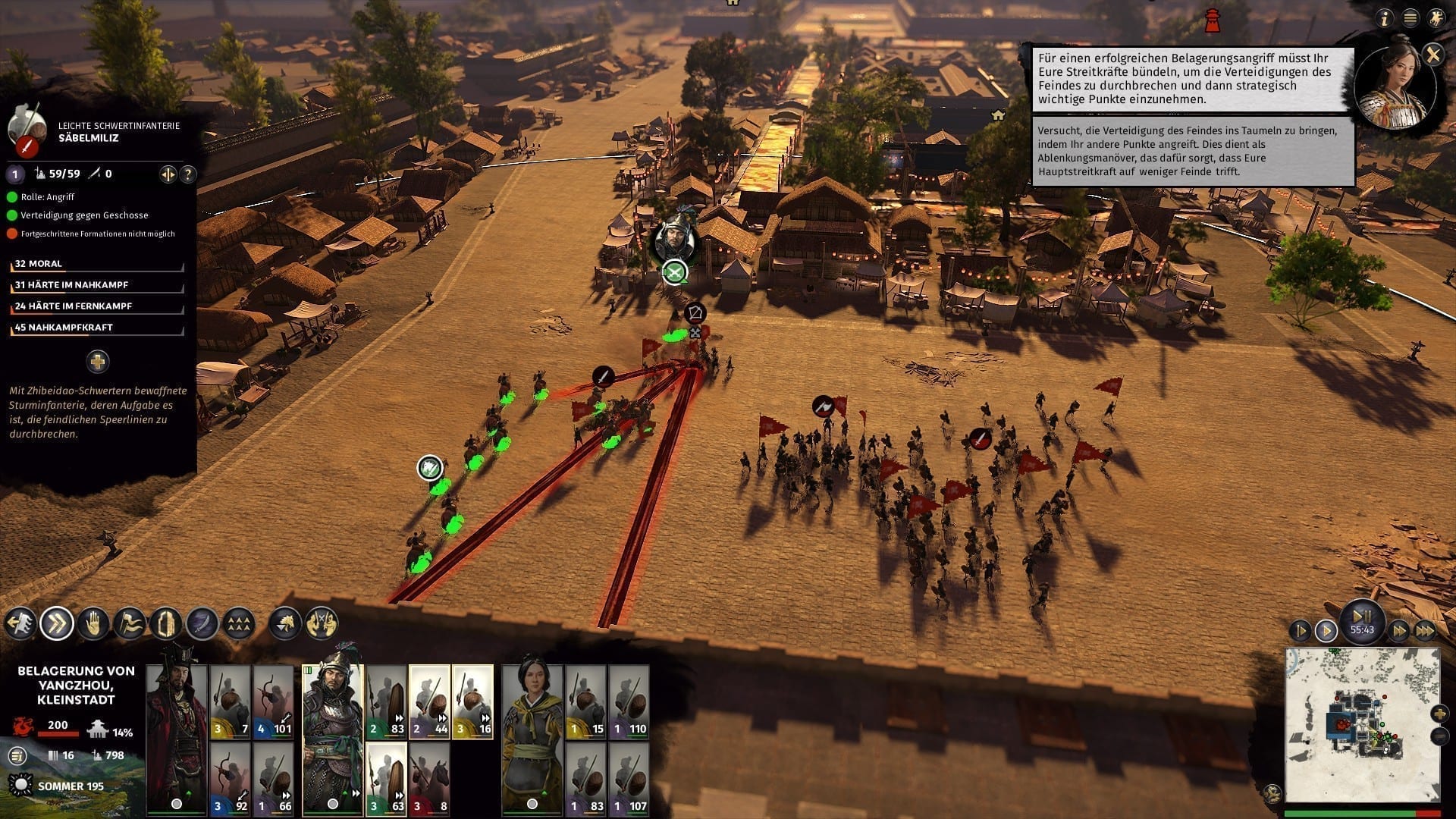The image size is (1456, 819).
Task: Select the archer unit card showing 101
Action: [274, 701]
